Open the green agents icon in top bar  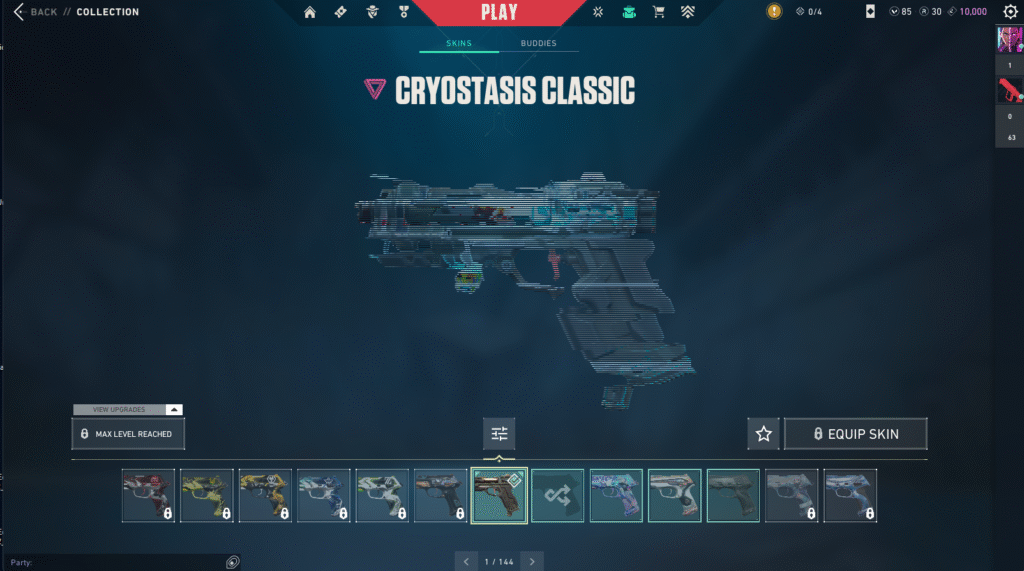point(628,12)
